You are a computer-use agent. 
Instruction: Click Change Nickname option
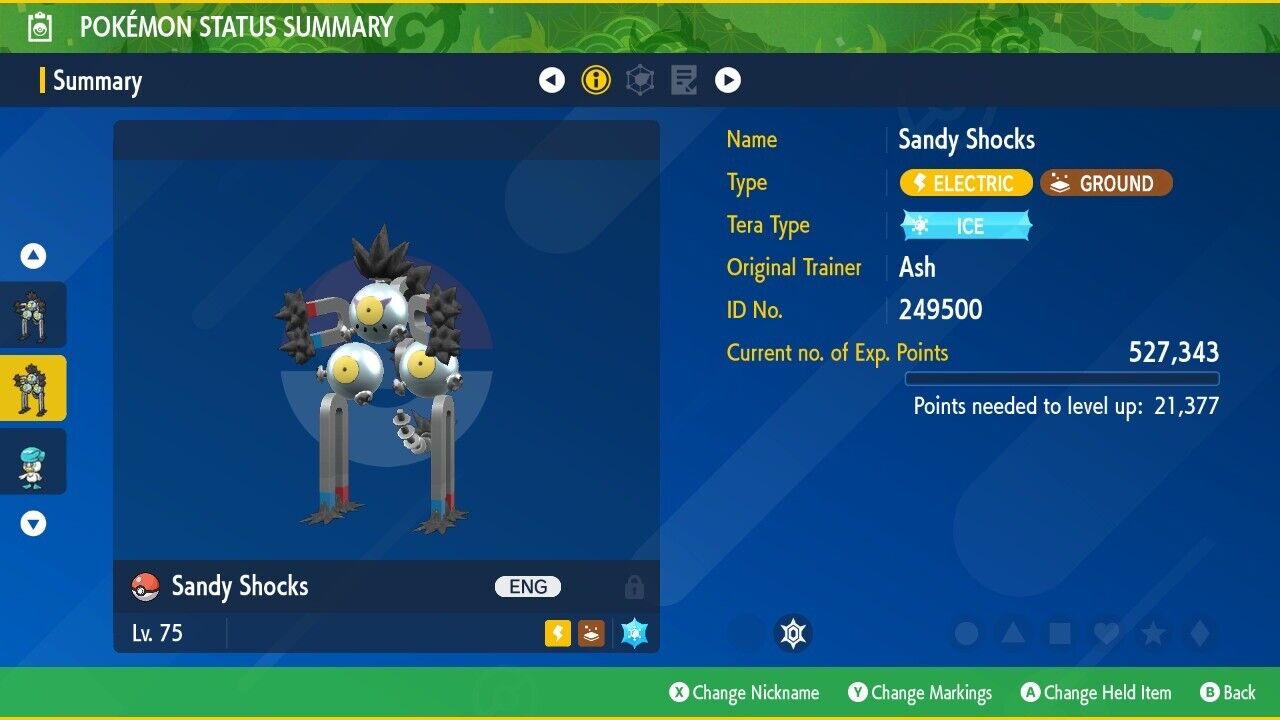click(744, 693)
